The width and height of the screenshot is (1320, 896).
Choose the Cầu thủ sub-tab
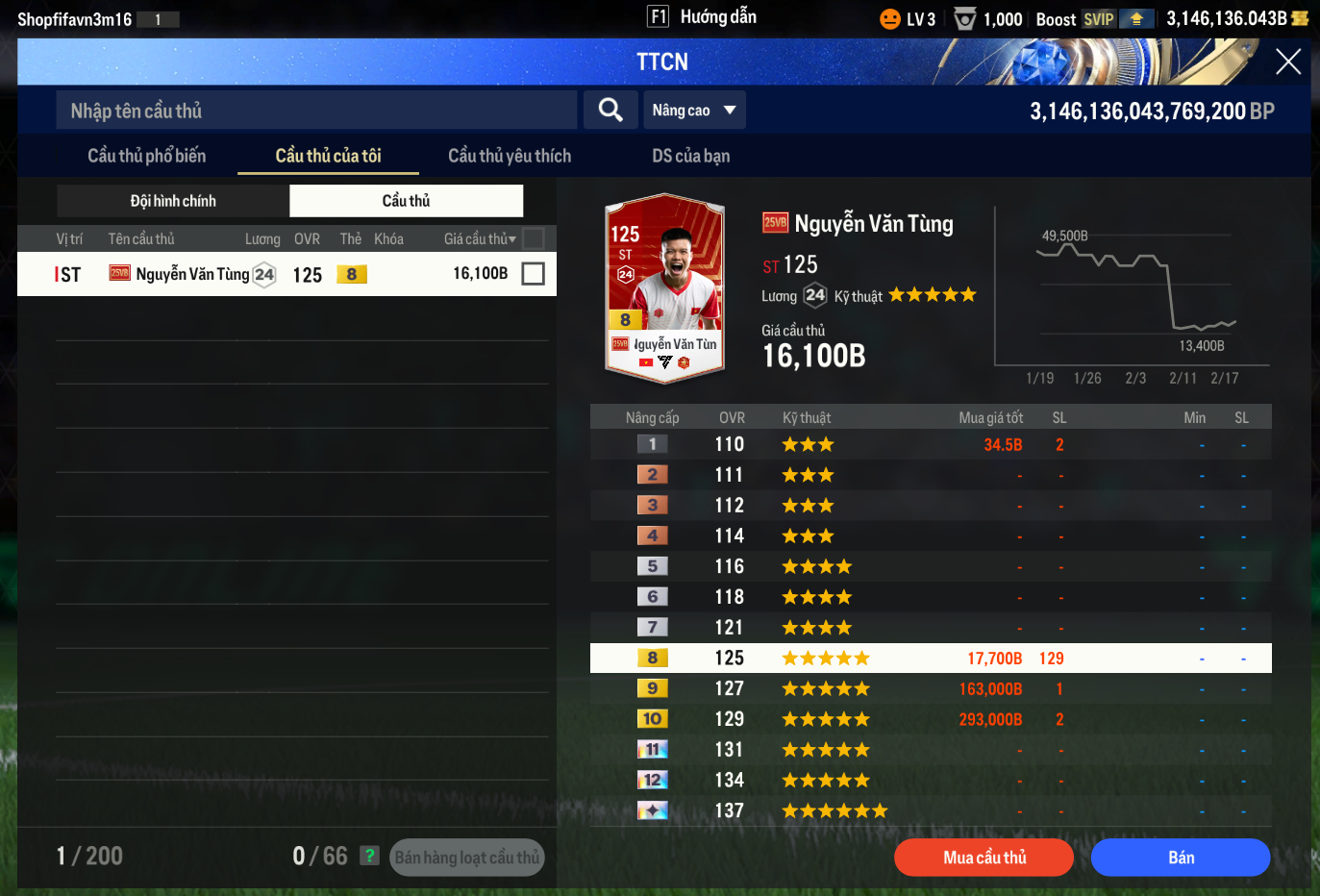point(406,201)
